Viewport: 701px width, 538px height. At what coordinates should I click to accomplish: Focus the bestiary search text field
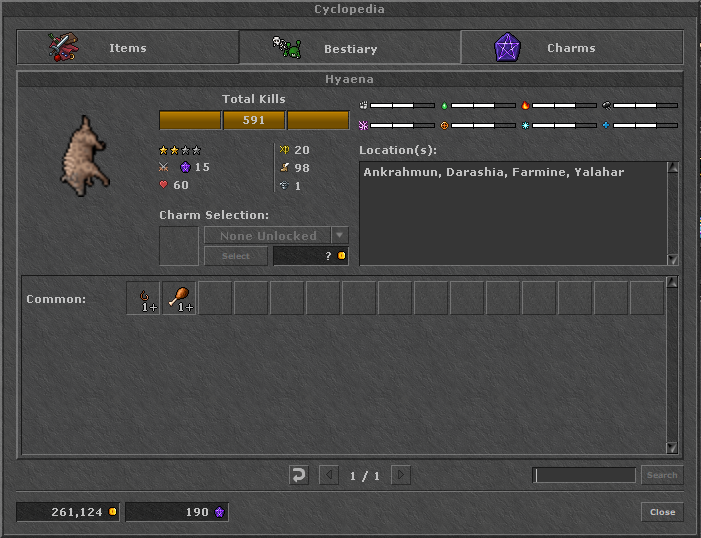click(x=584, y=475)
